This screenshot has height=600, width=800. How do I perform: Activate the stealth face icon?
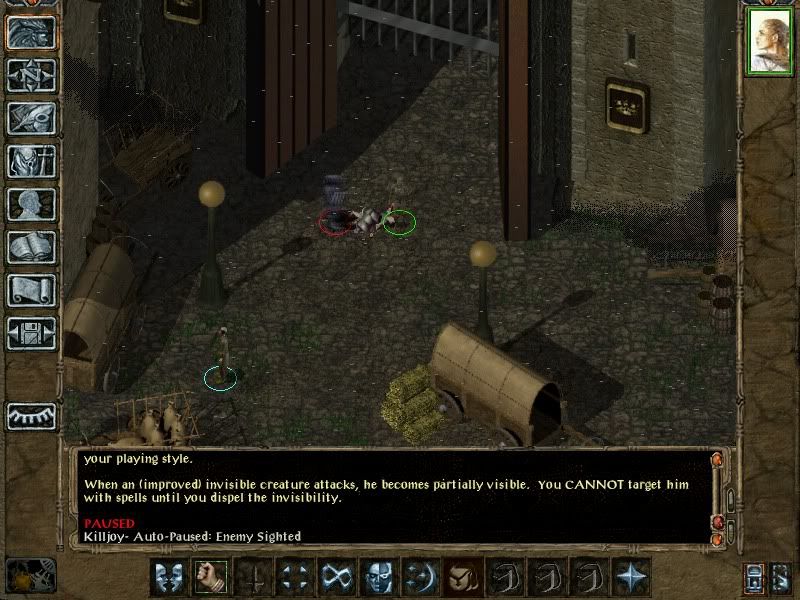click(x=377, y=576)
